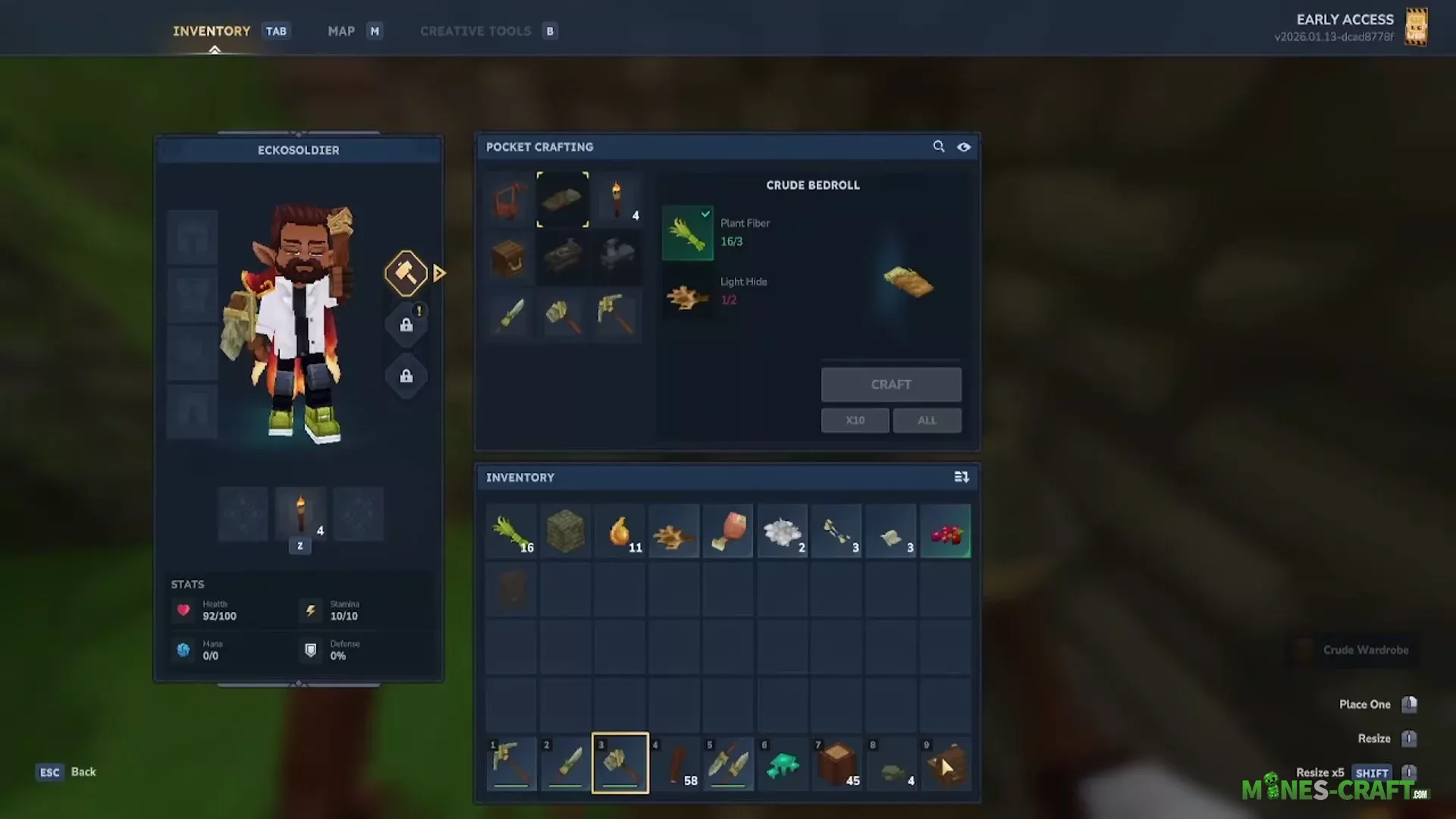Viewport: 1456px width, 819px height.
Task: Select the pickaxe in hotbar slot 1
Action: pyautogui.click(x=511, y=763)
